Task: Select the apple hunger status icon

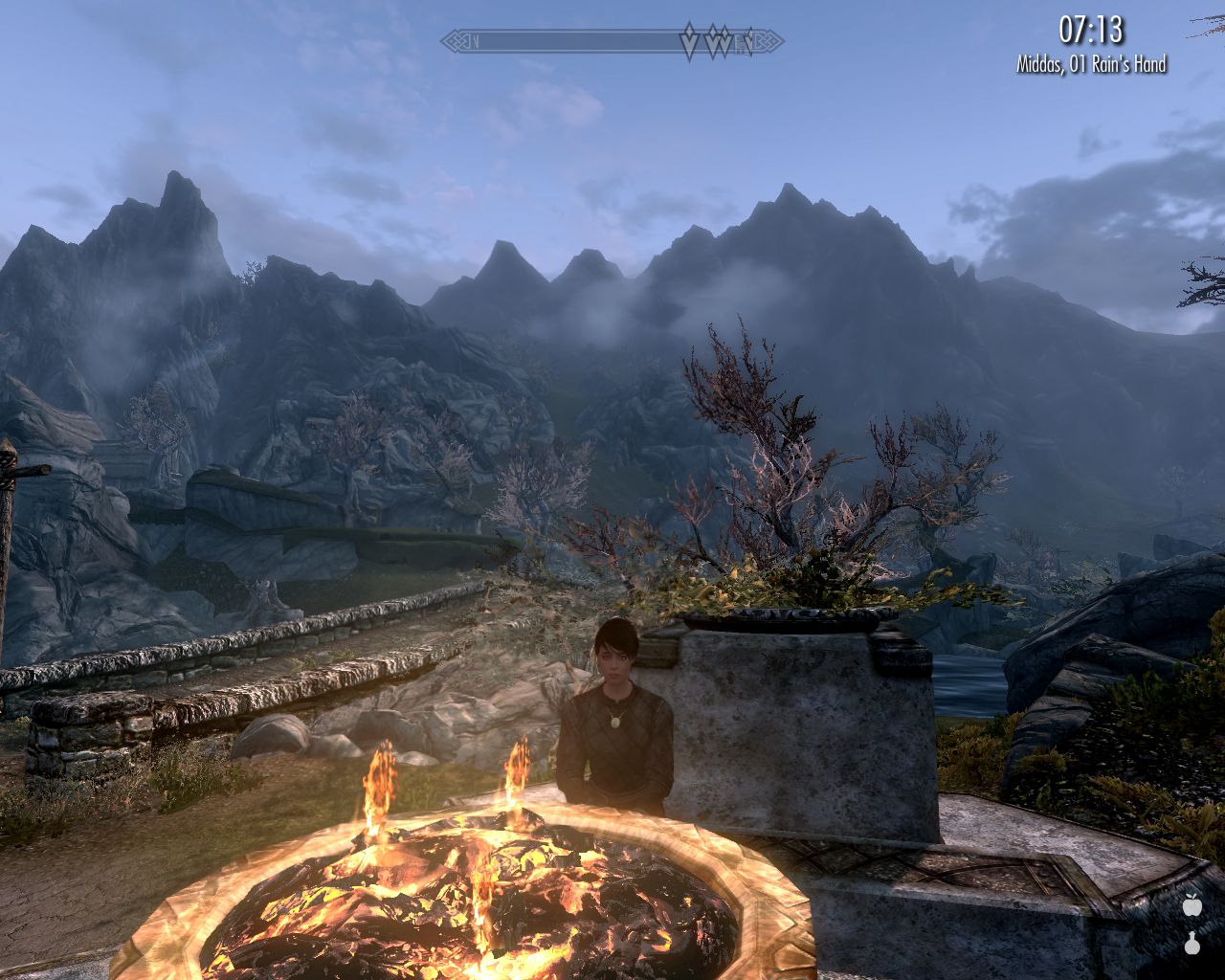Action: [1192, 903]
